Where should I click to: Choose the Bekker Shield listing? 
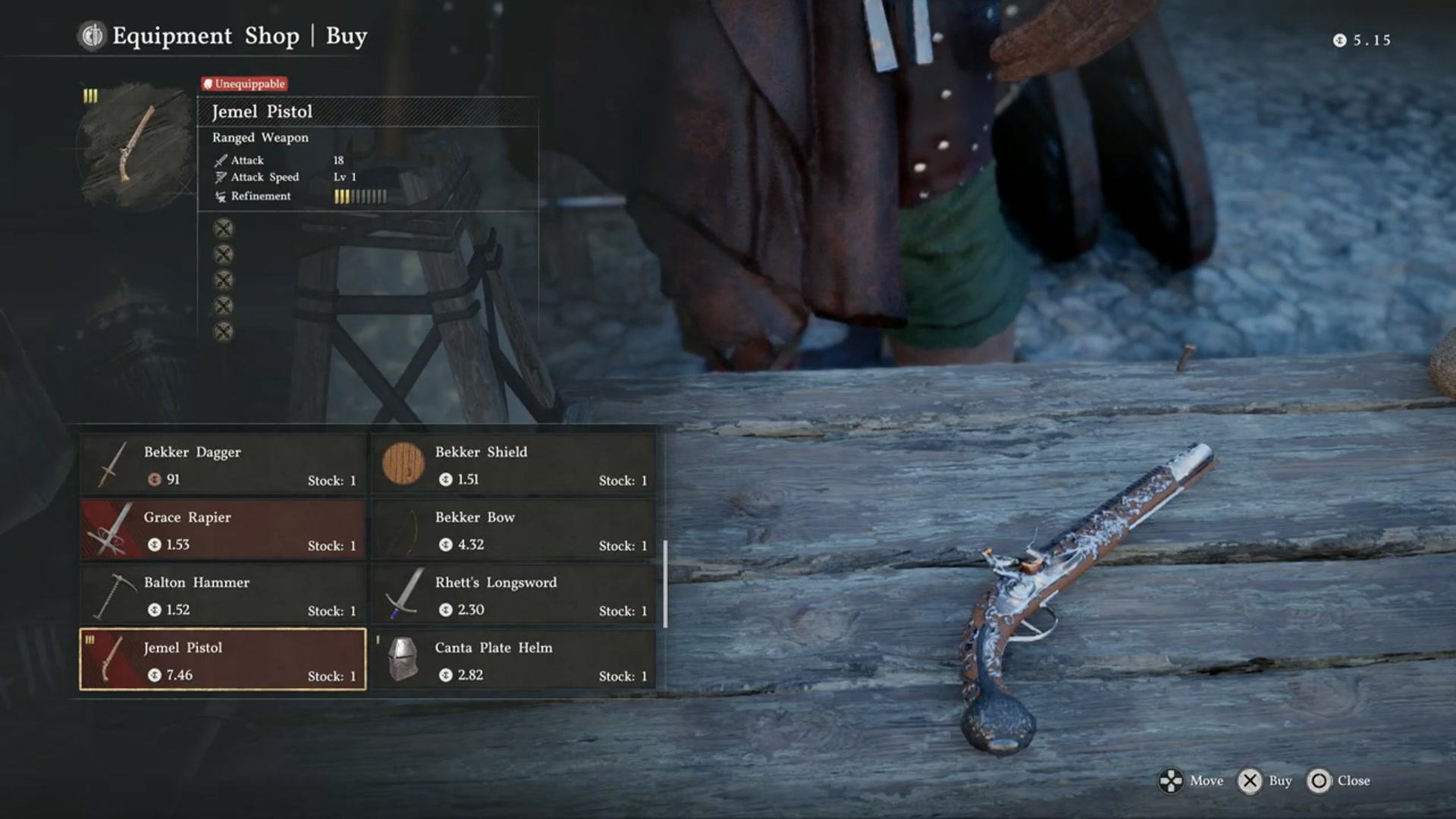tap(513, 464)
